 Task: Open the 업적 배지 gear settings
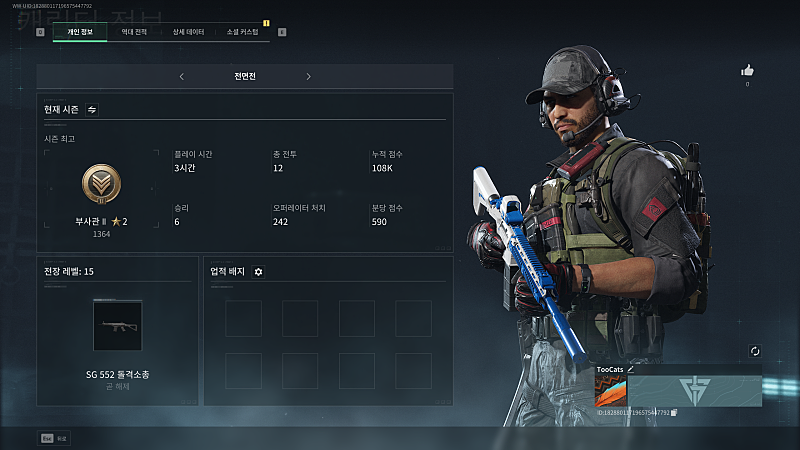[258, 271]
